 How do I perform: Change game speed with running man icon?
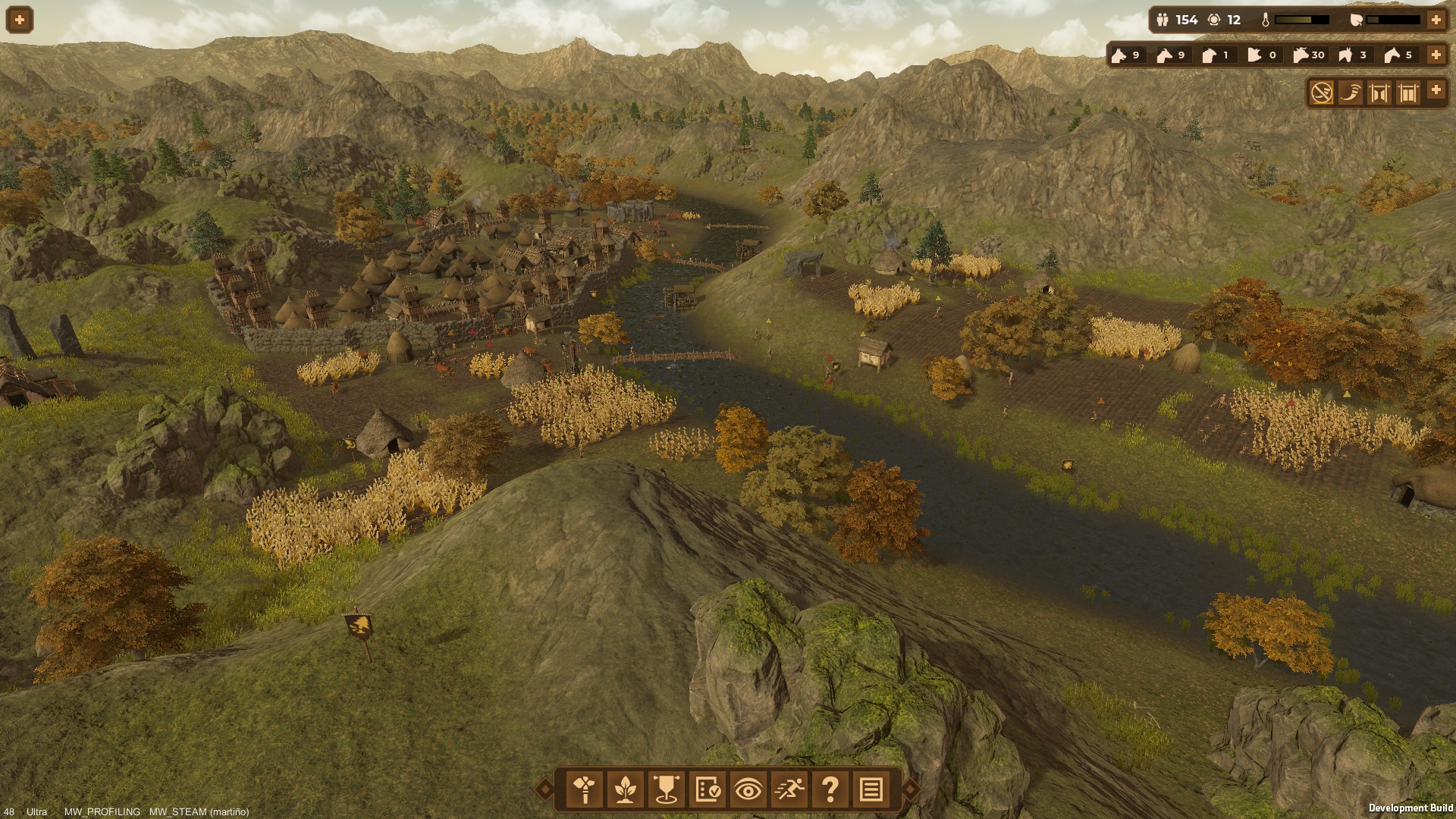(789, 789)
